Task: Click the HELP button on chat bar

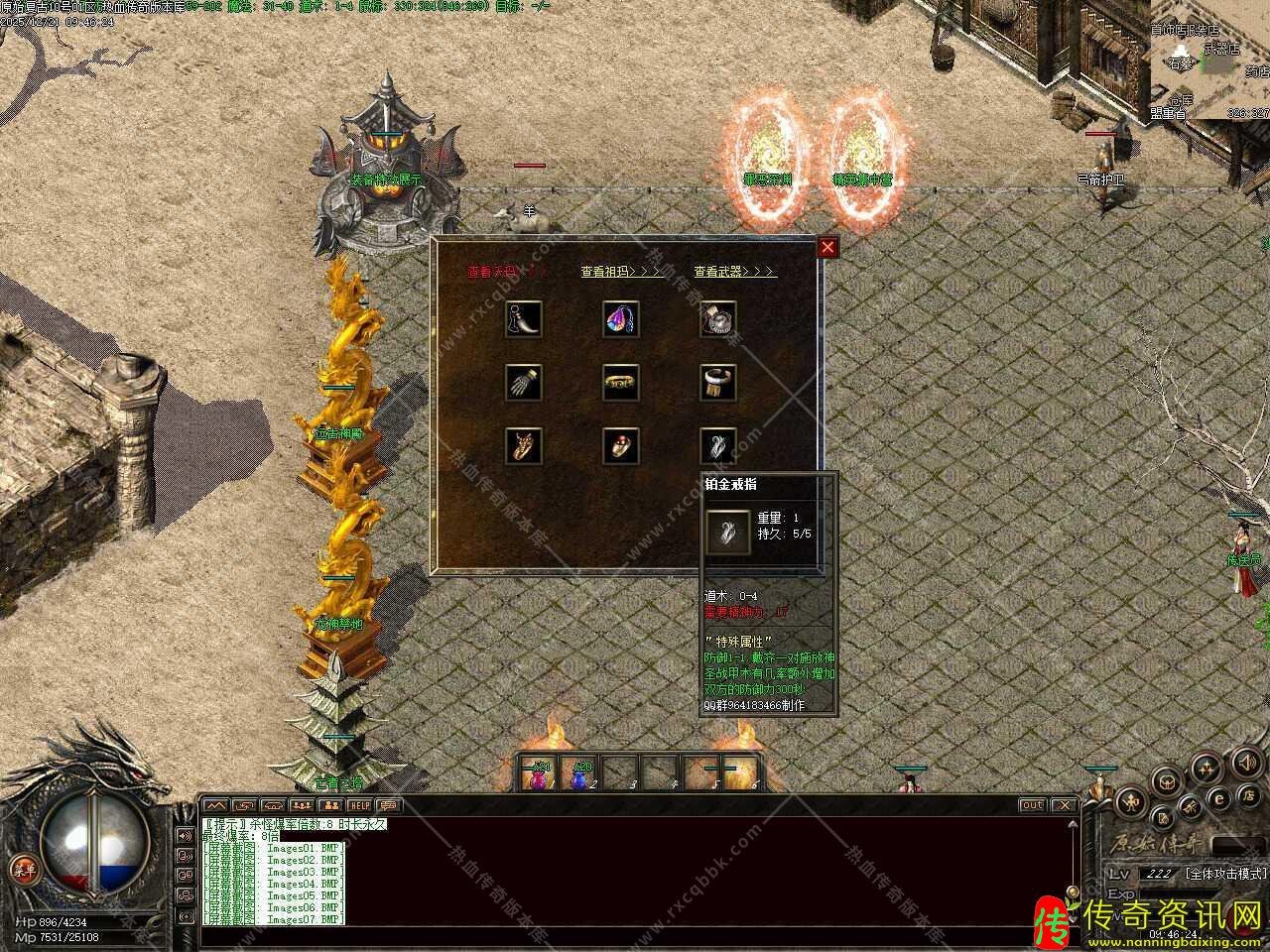Action: pos(359,805)
